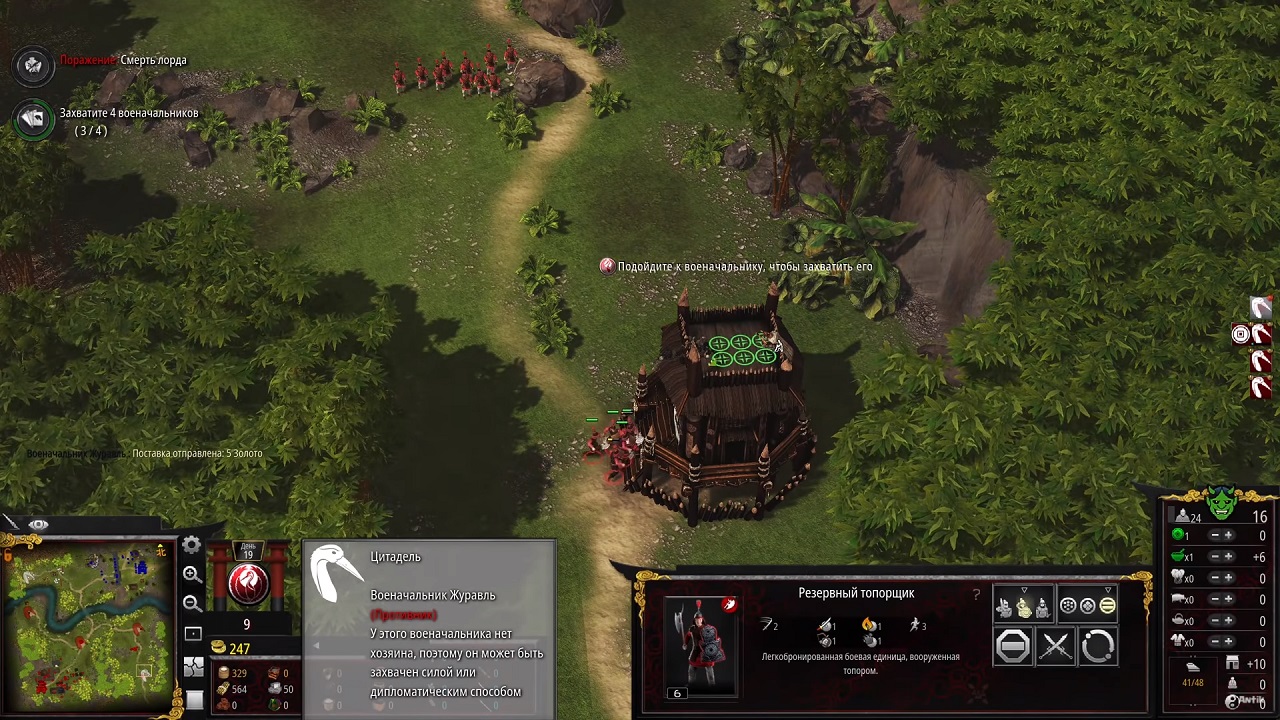Select the reserve axeman unit portrait
1280x720 pixels.
point(701,643)
